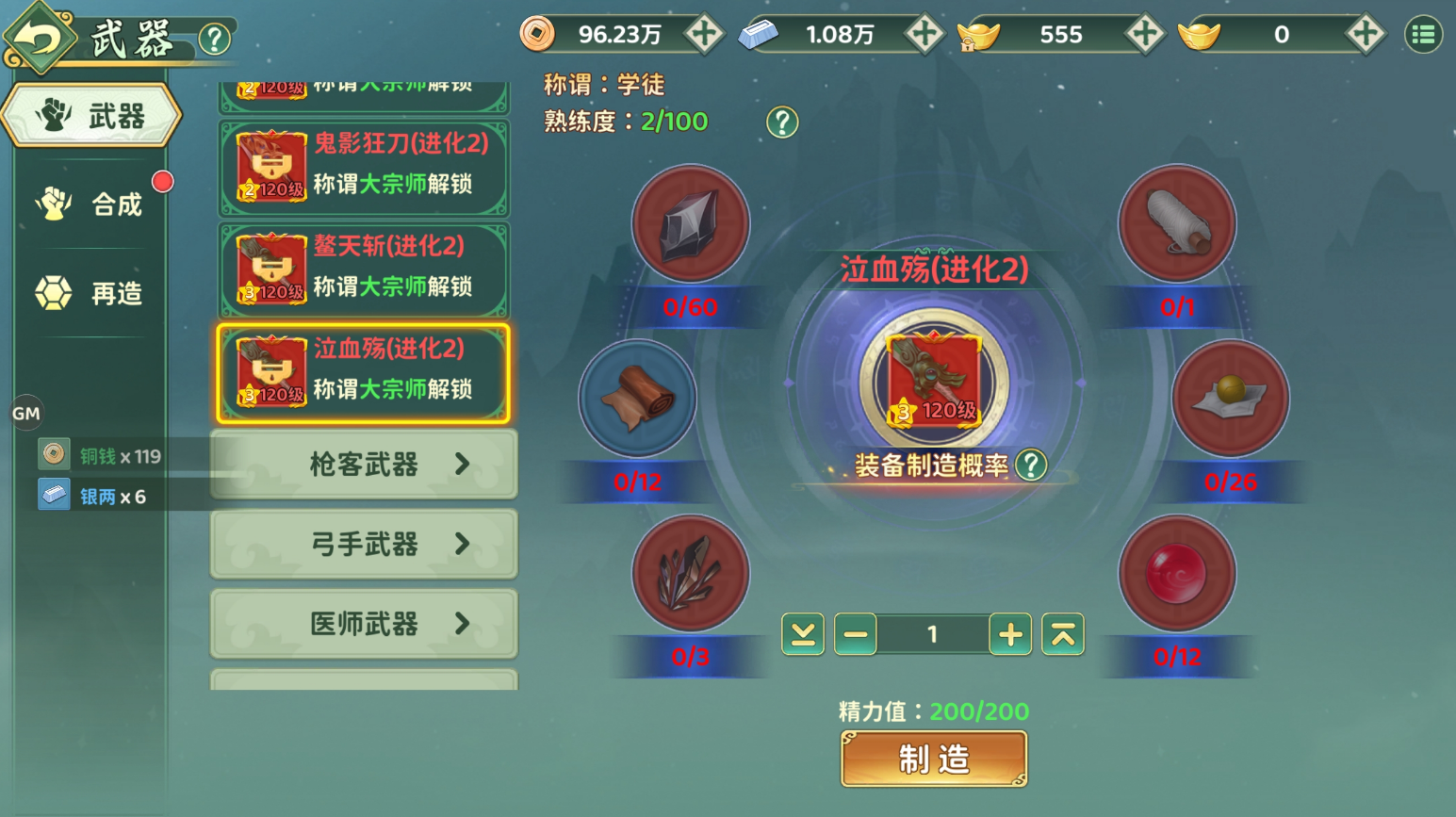Select the dark crystal shard material
Image resolution: width=1456 pixels, height=817 pixels.
[x=690, y=573]
